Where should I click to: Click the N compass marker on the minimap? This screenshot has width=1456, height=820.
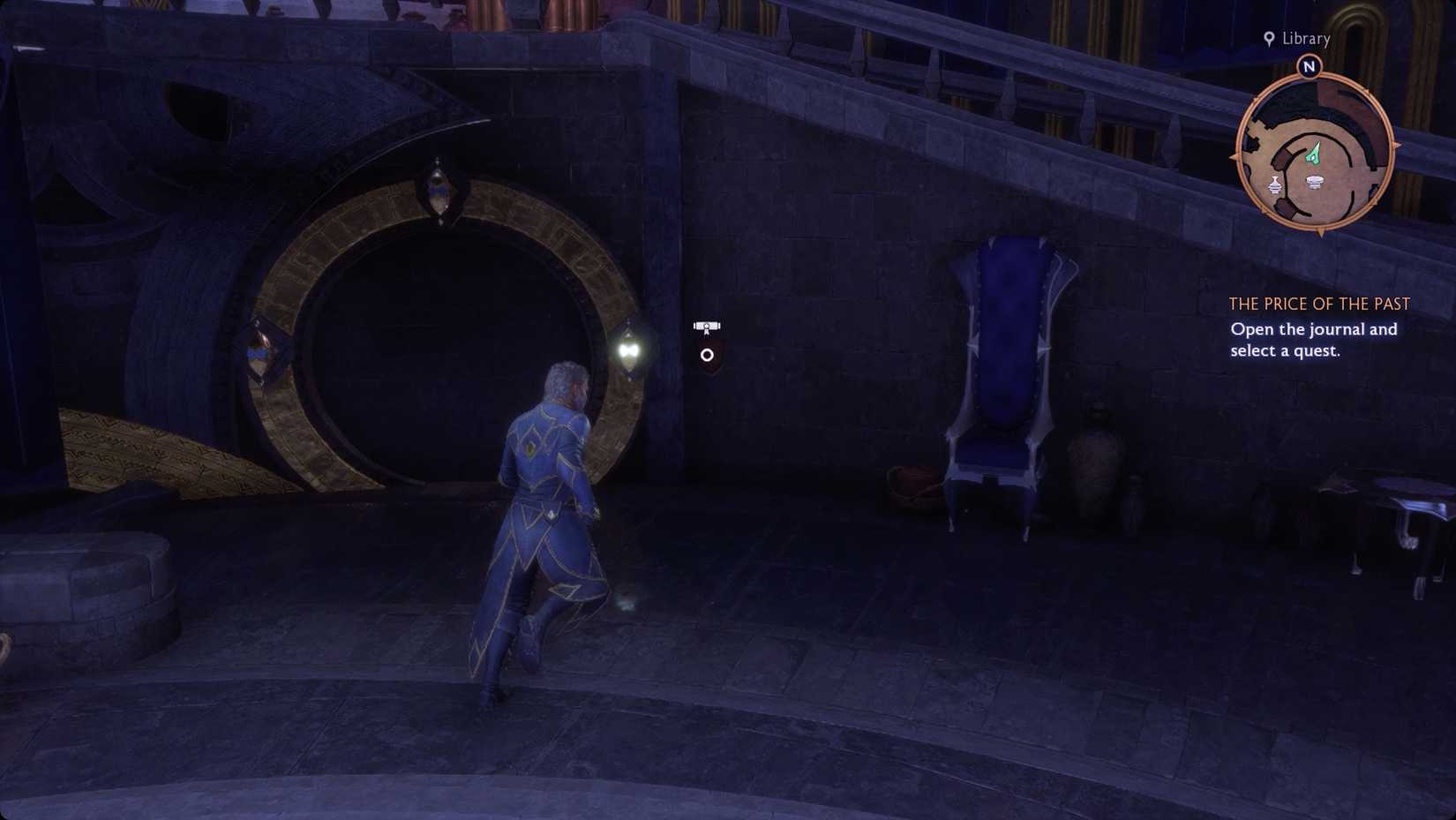pos(1310,65)
